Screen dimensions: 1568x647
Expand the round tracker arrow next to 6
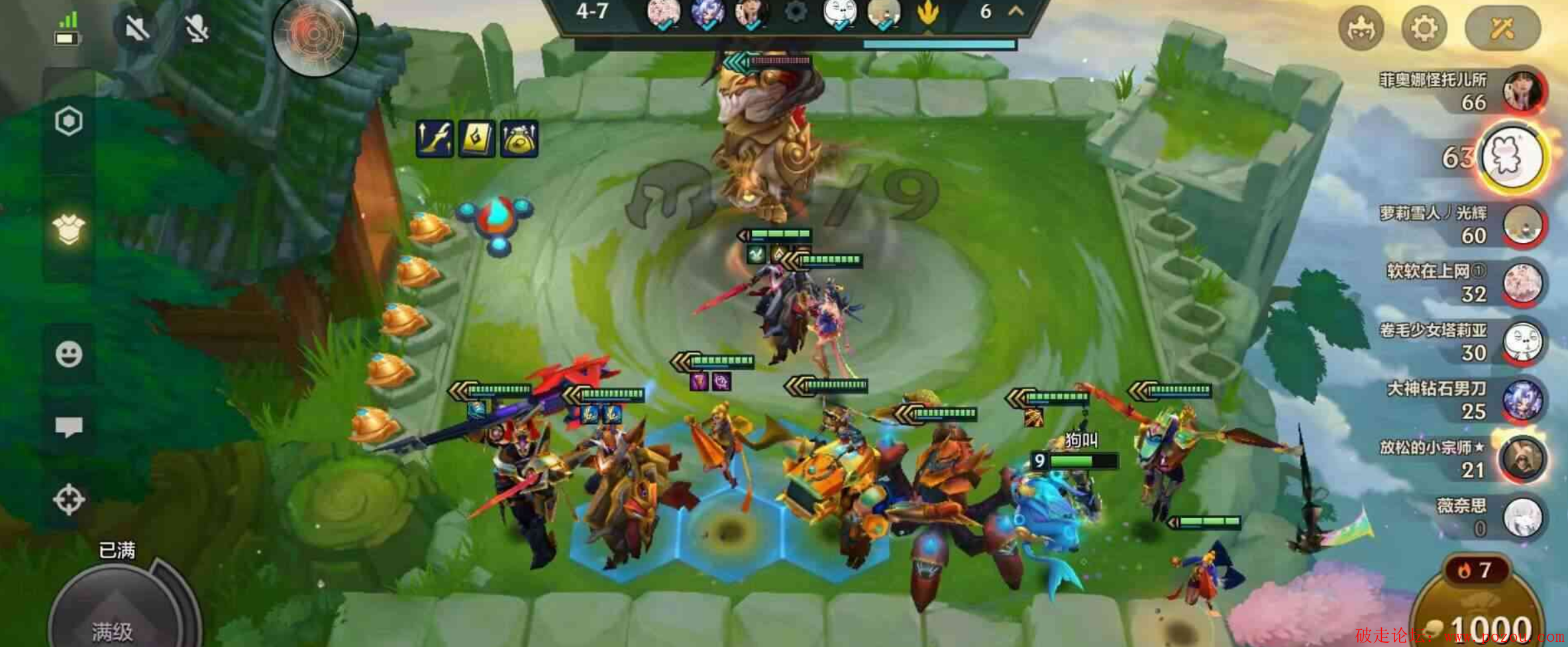coord(1016,11)
